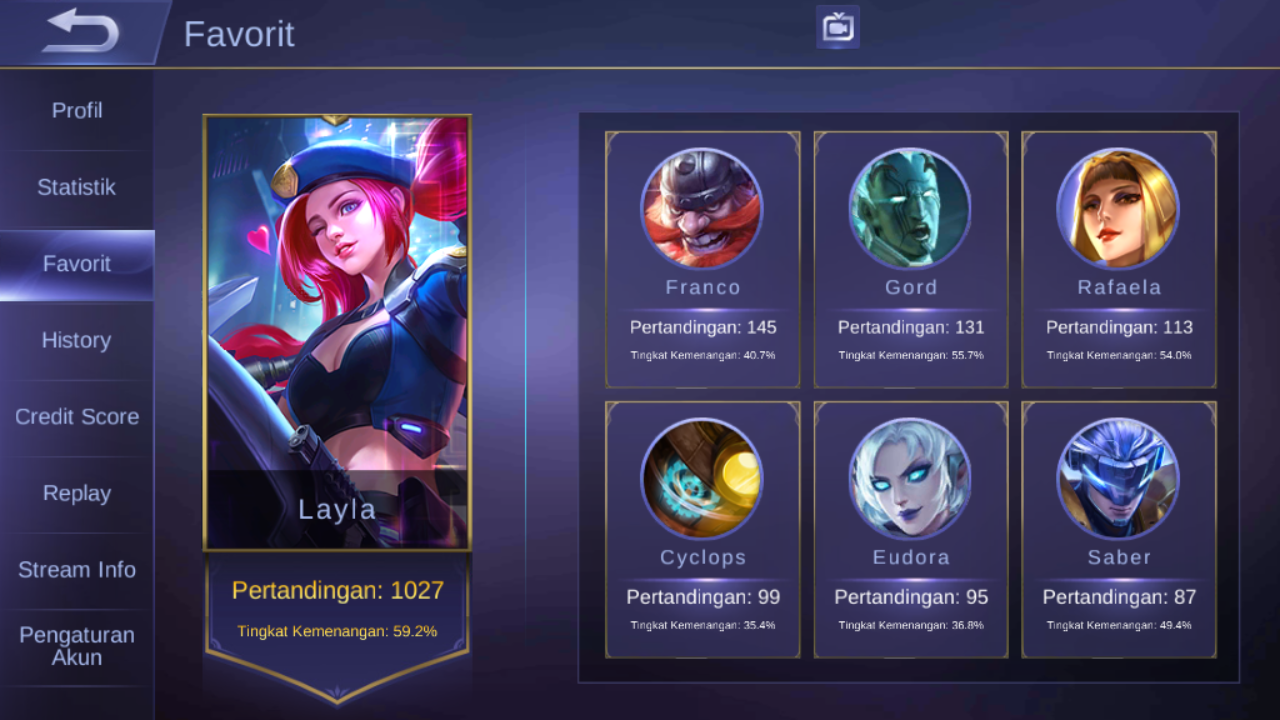
Task: Select Saber's hero portrait
Action: 1118,478
